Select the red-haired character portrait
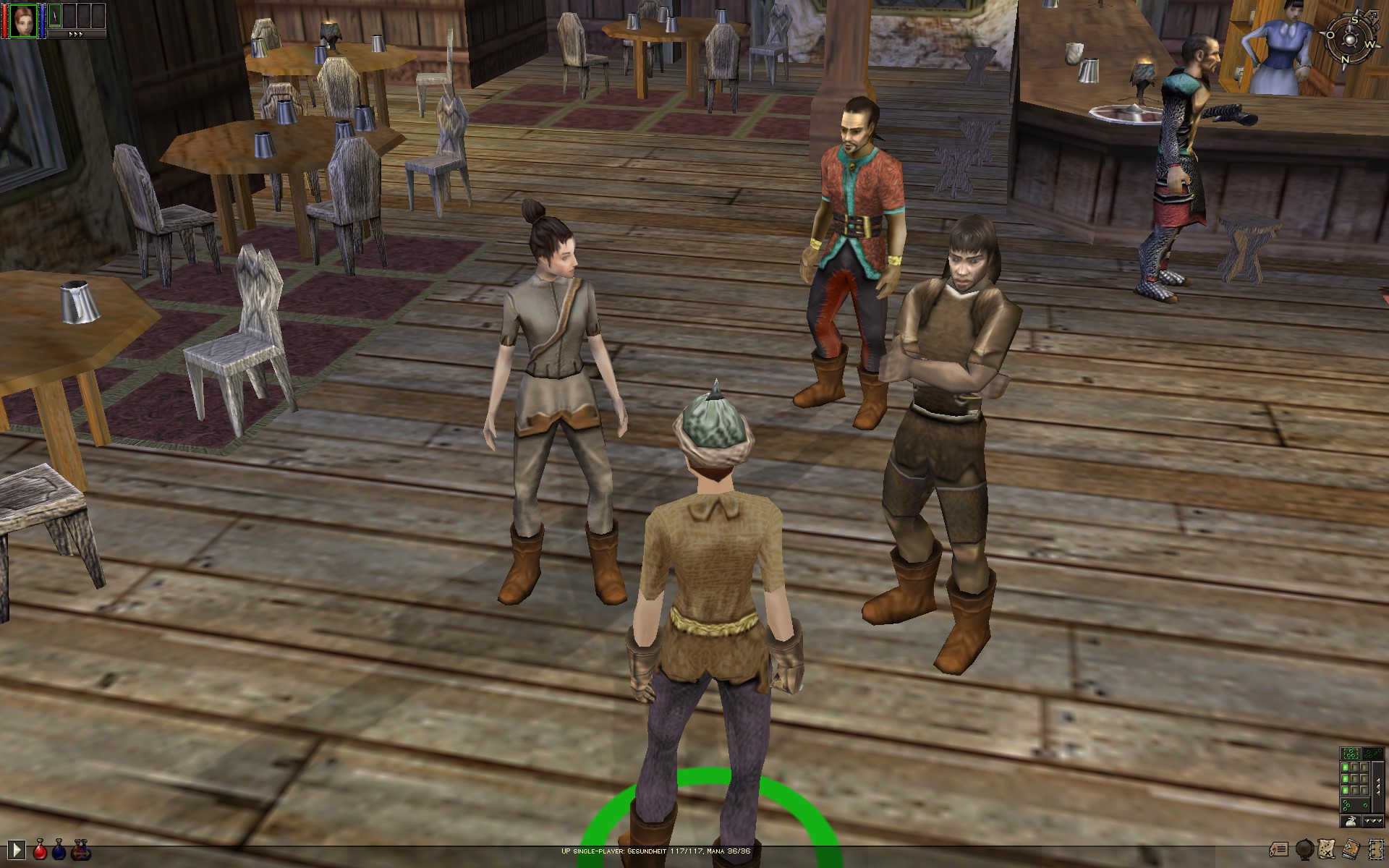This screenshot has width=1389, height=868. coord(22,20)
